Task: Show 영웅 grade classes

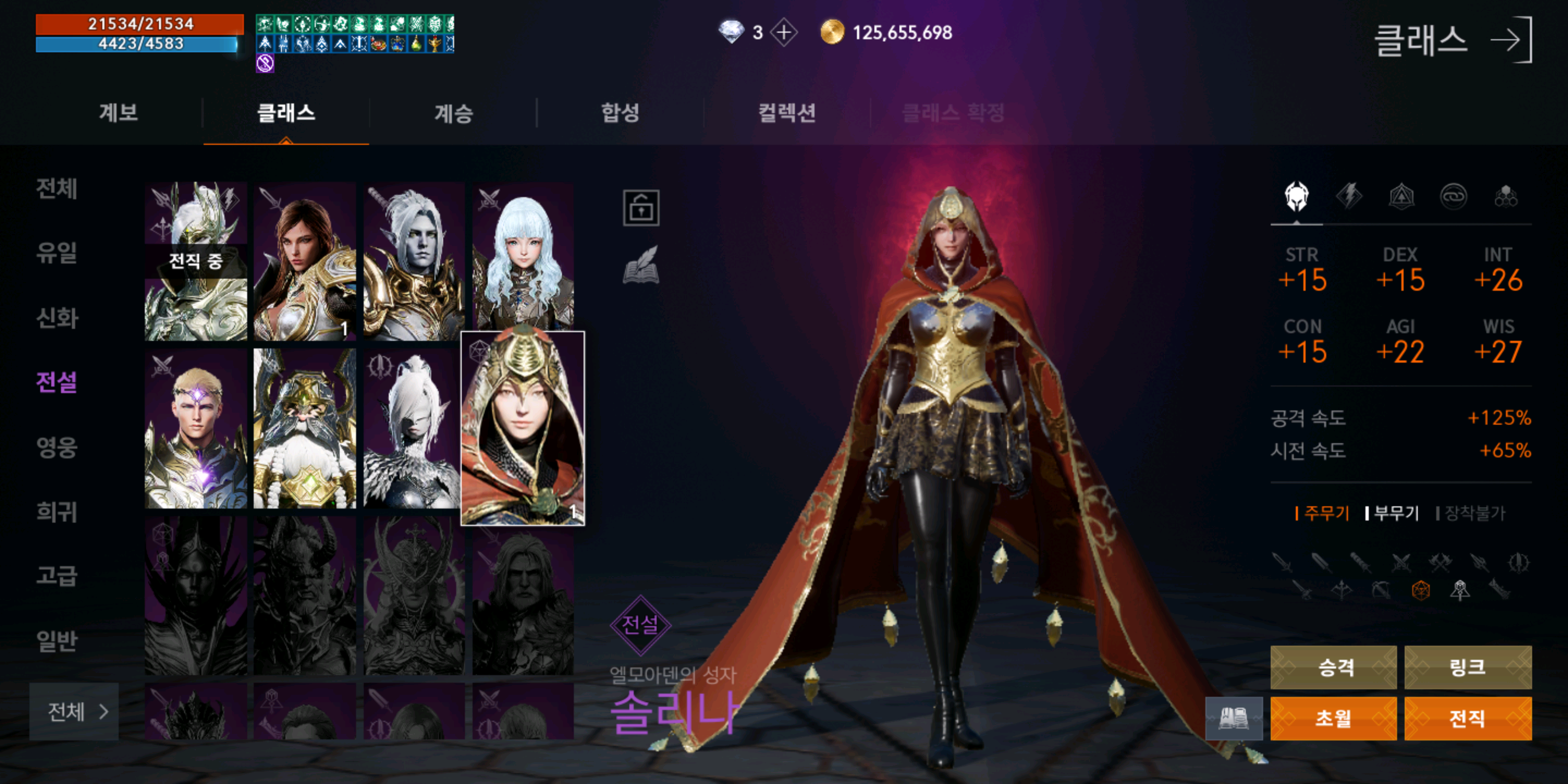Action: [57, 447]
